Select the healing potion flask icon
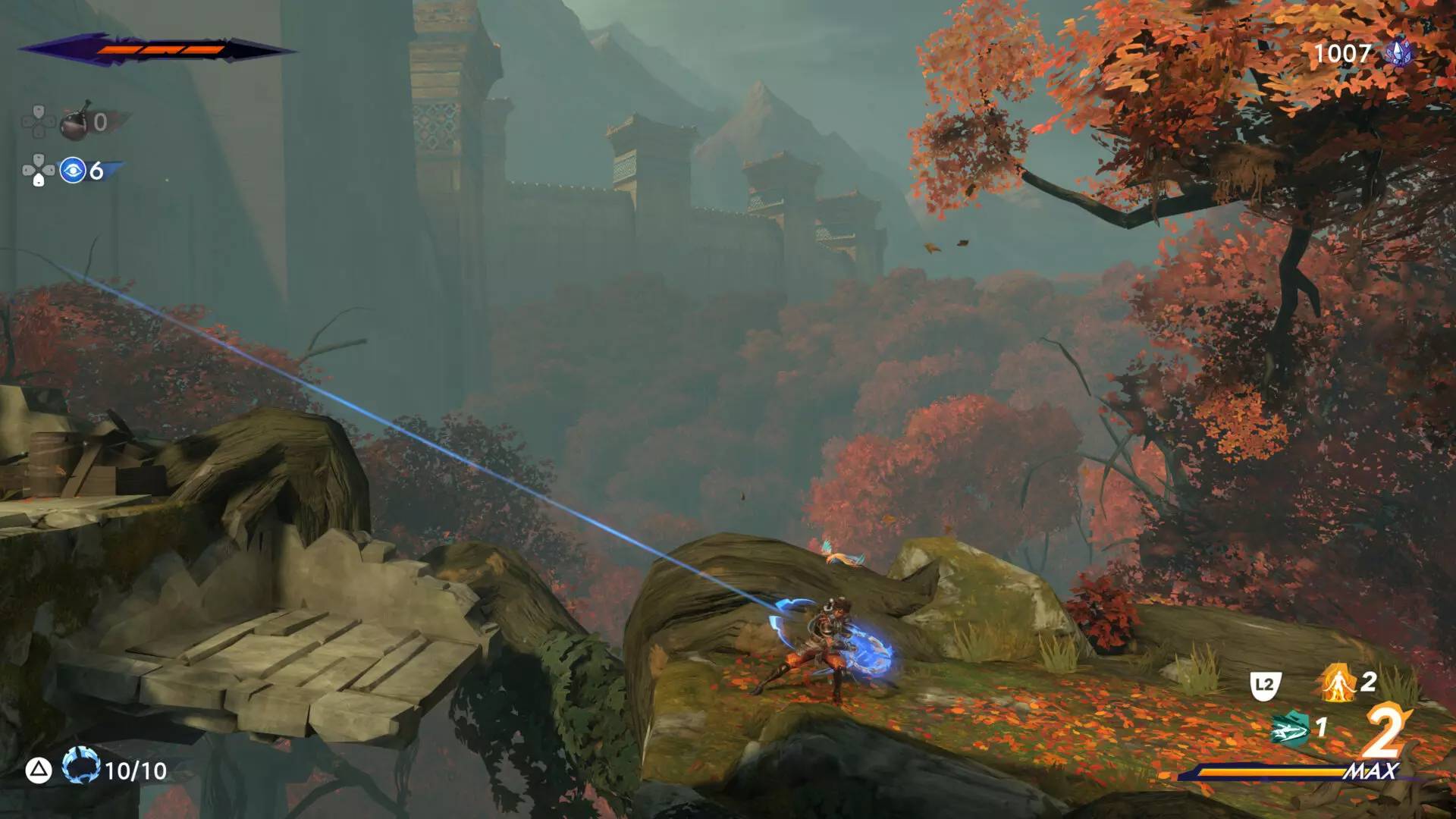 click(74, 122)
